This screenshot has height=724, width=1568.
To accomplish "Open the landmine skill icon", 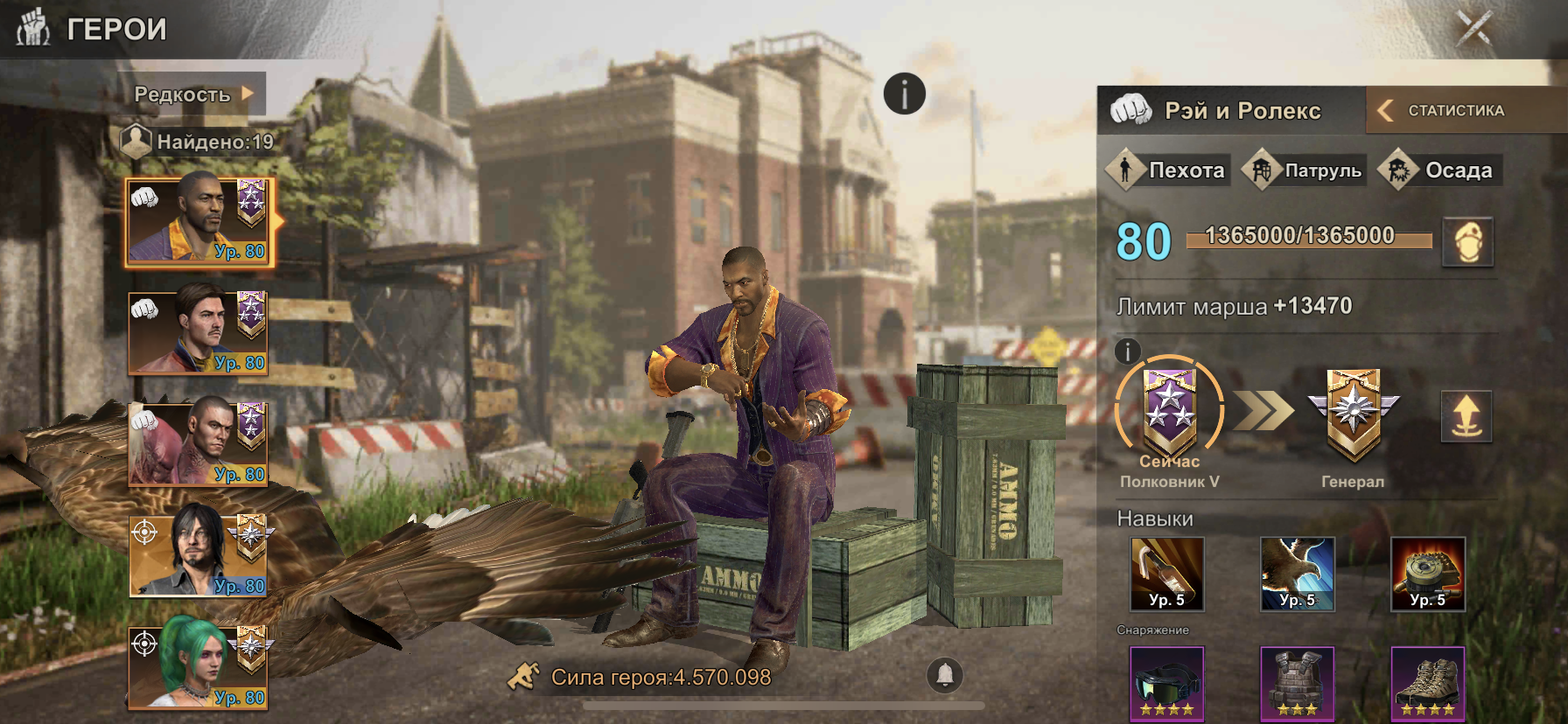I will click(x=1428, y=574).
